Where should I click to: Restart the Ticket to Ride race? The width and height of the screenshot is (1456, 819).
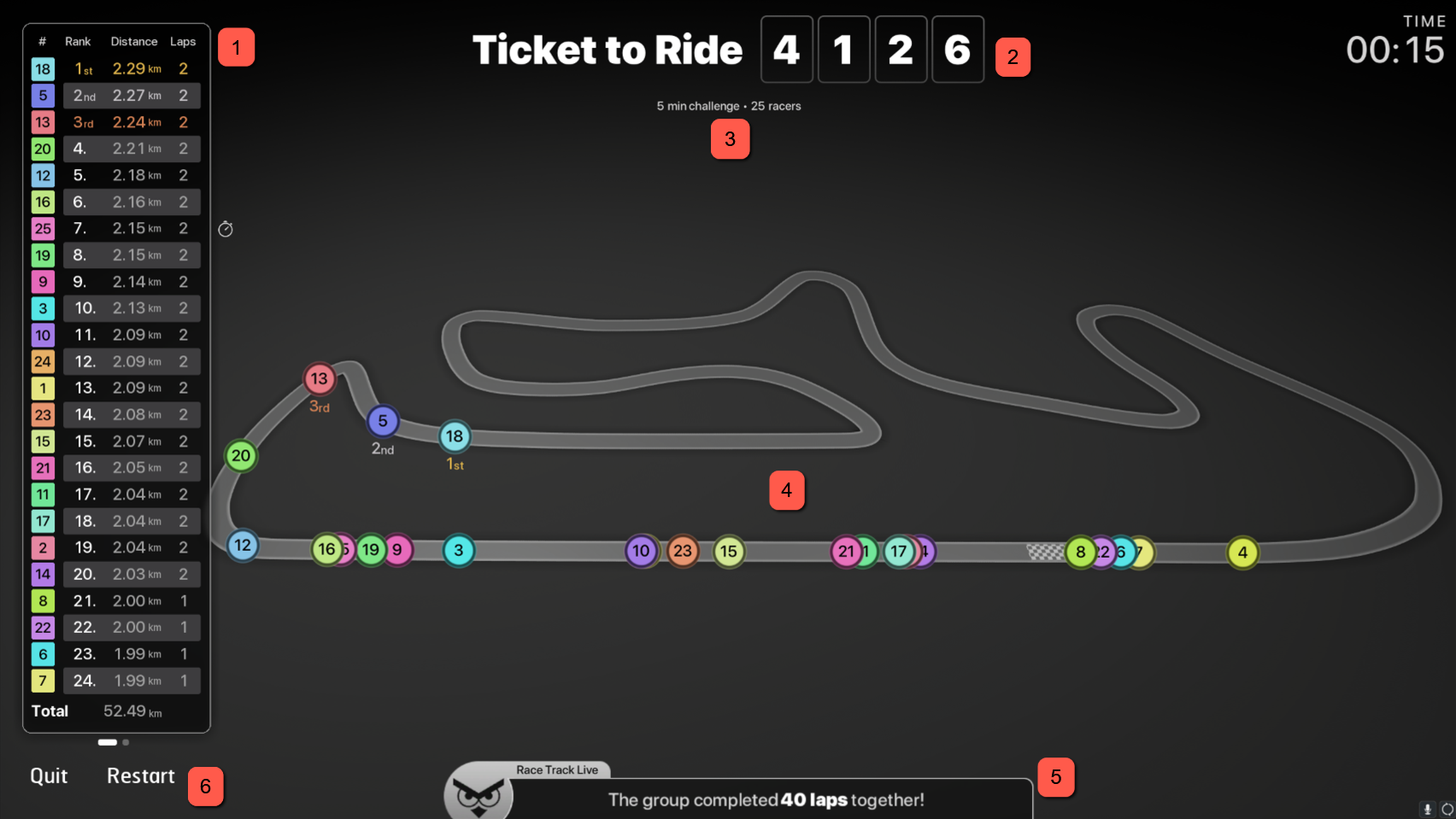(140, 775)
